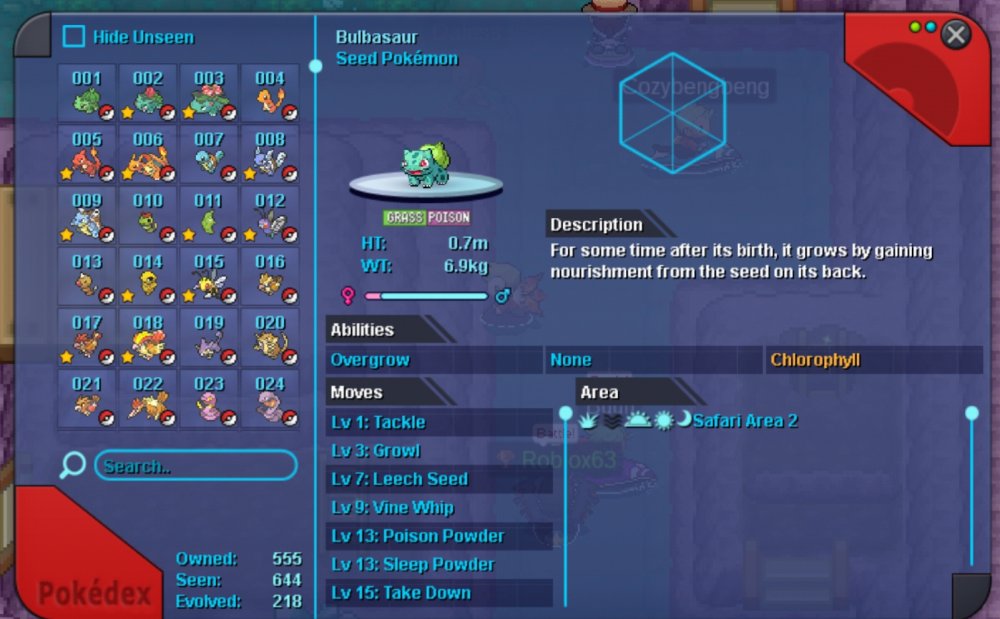Close the Pokédex window
Screen dimensions: 1000x619
(x=956, y=35)
